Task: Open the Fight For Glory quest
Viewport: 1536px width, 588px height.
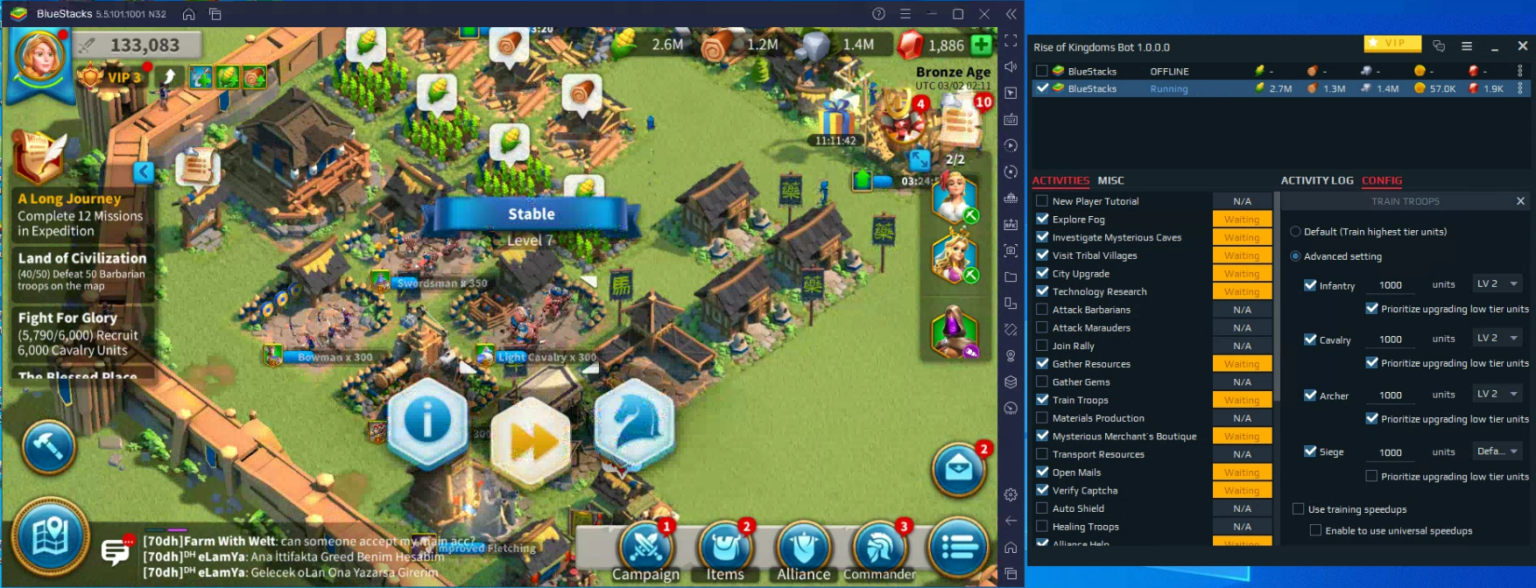Action: click(x=79, y=335)
